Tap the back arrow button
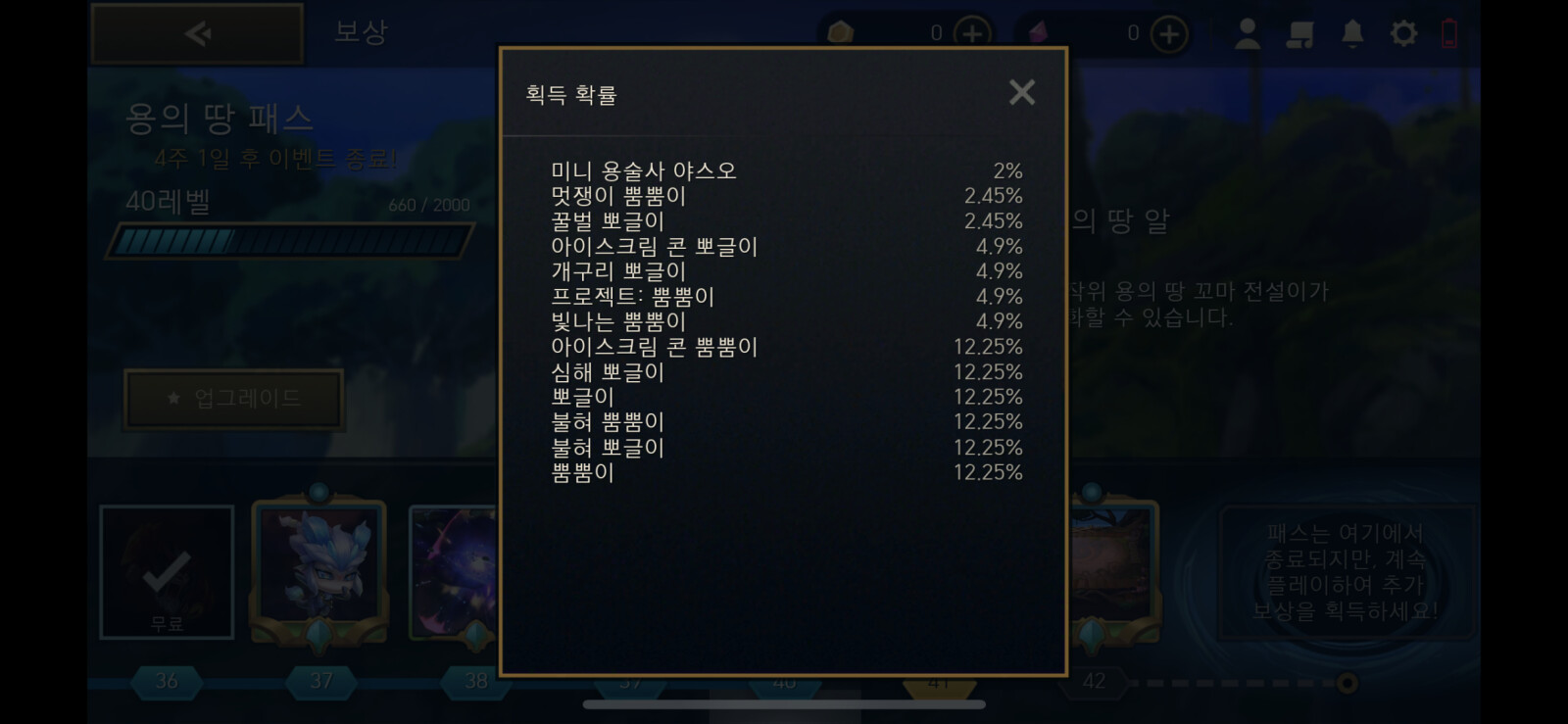 coord(196,32)
